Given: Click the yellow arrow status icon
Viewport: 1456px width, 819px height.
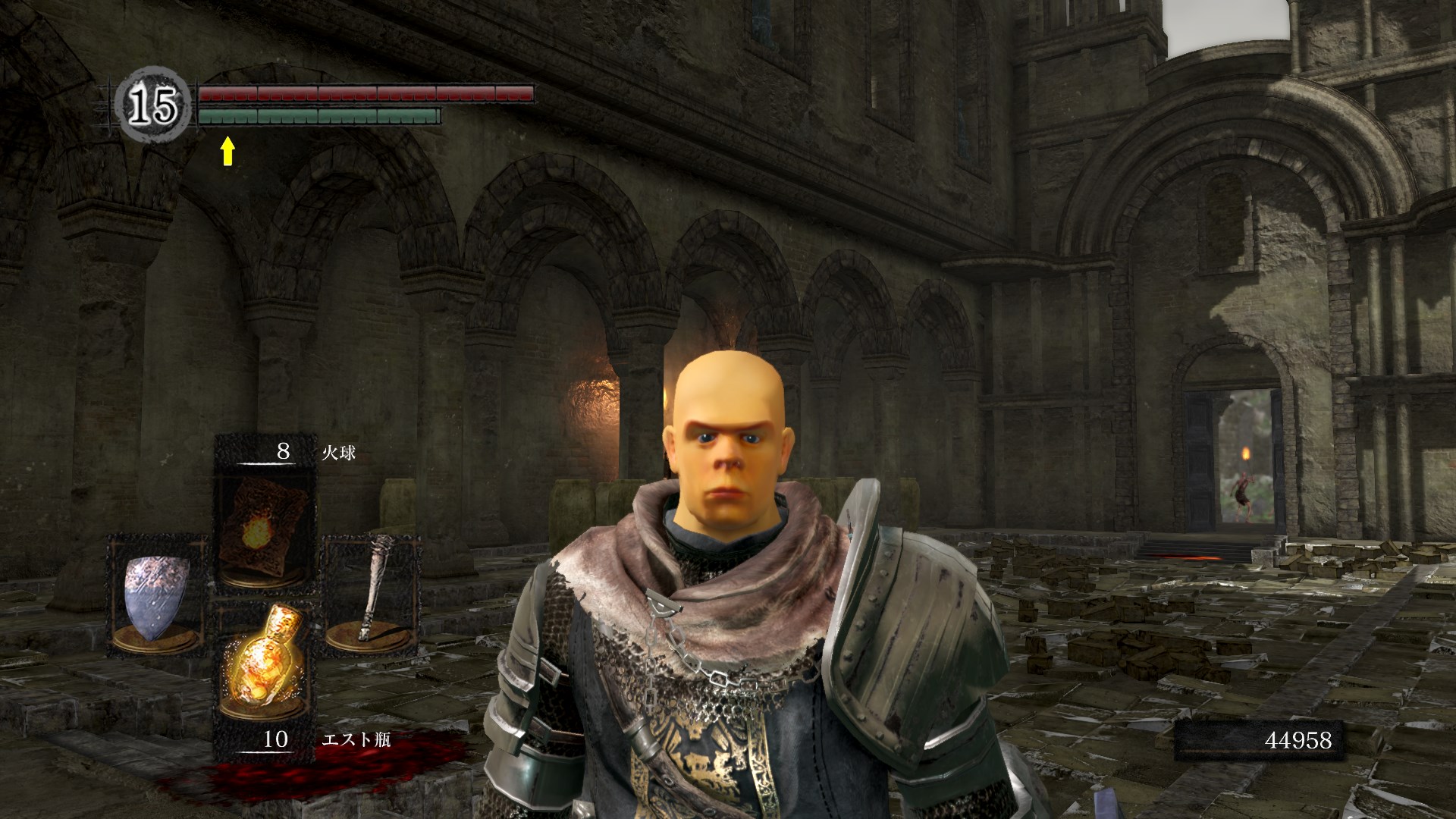Looking at the screenshot, I should [227, 151].
